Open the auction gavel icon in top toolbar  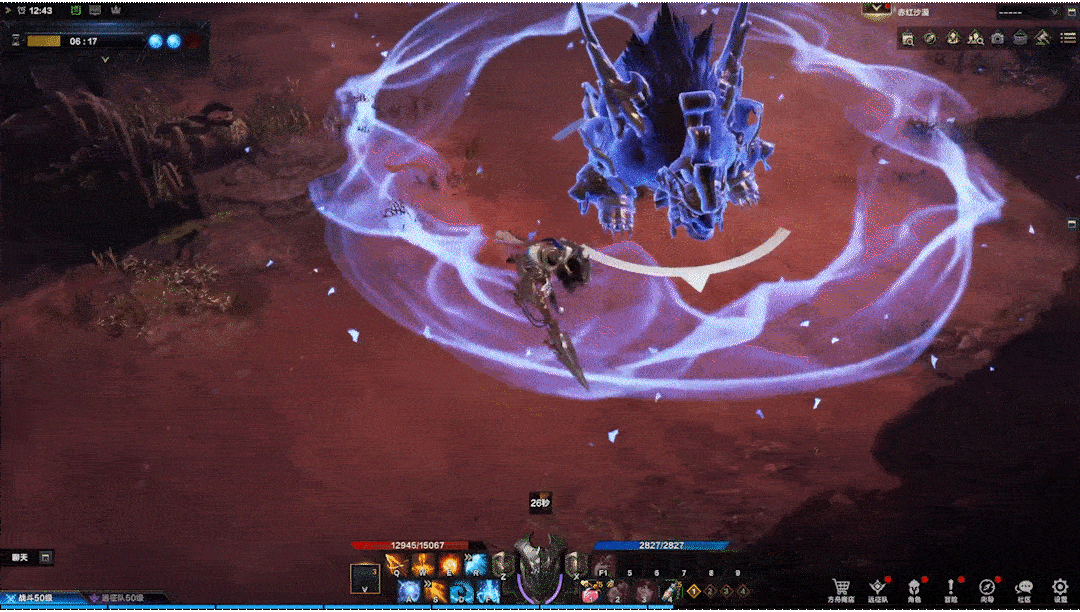[1041, 38]
